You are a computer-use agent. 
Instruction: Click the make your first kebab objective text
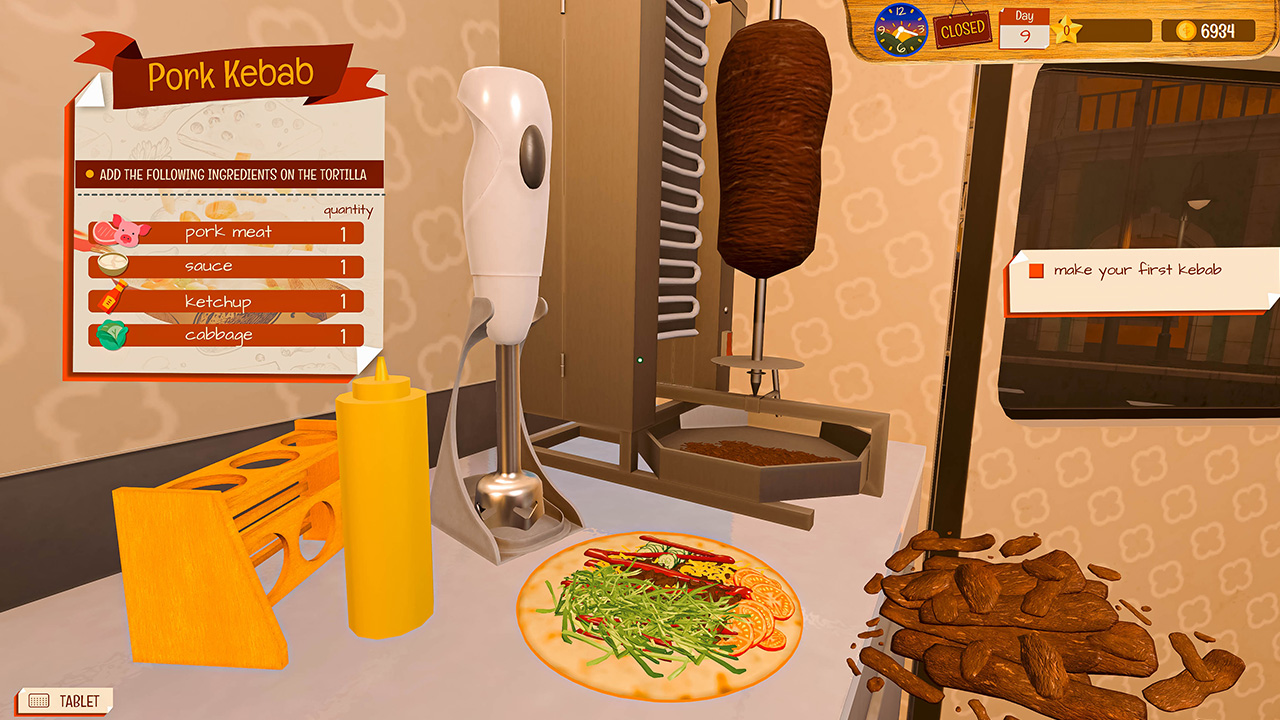coord(1136,269)
